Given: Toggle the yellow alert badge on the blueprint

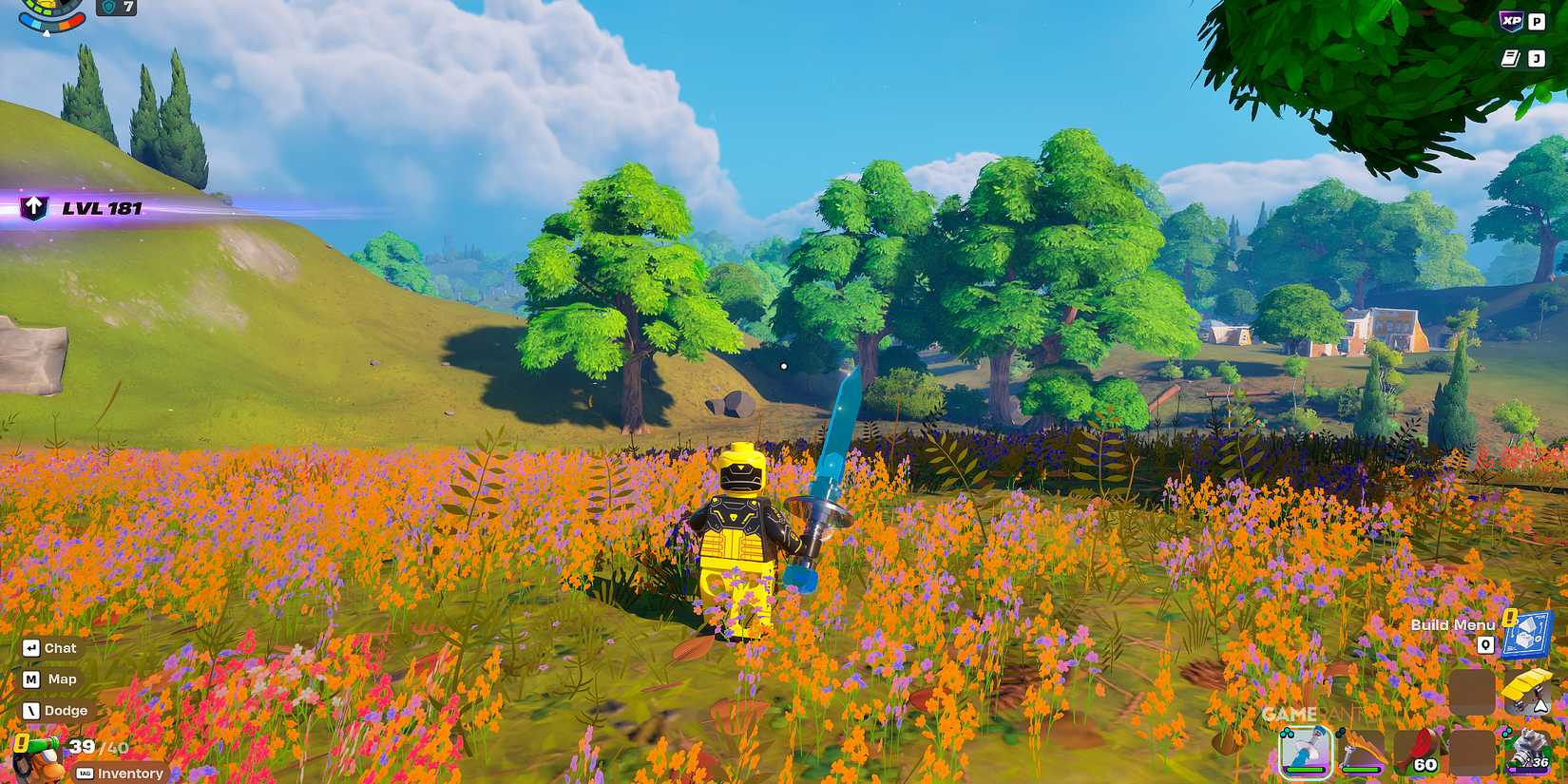Looking at the screenshot, I should tap(1509, 618).
